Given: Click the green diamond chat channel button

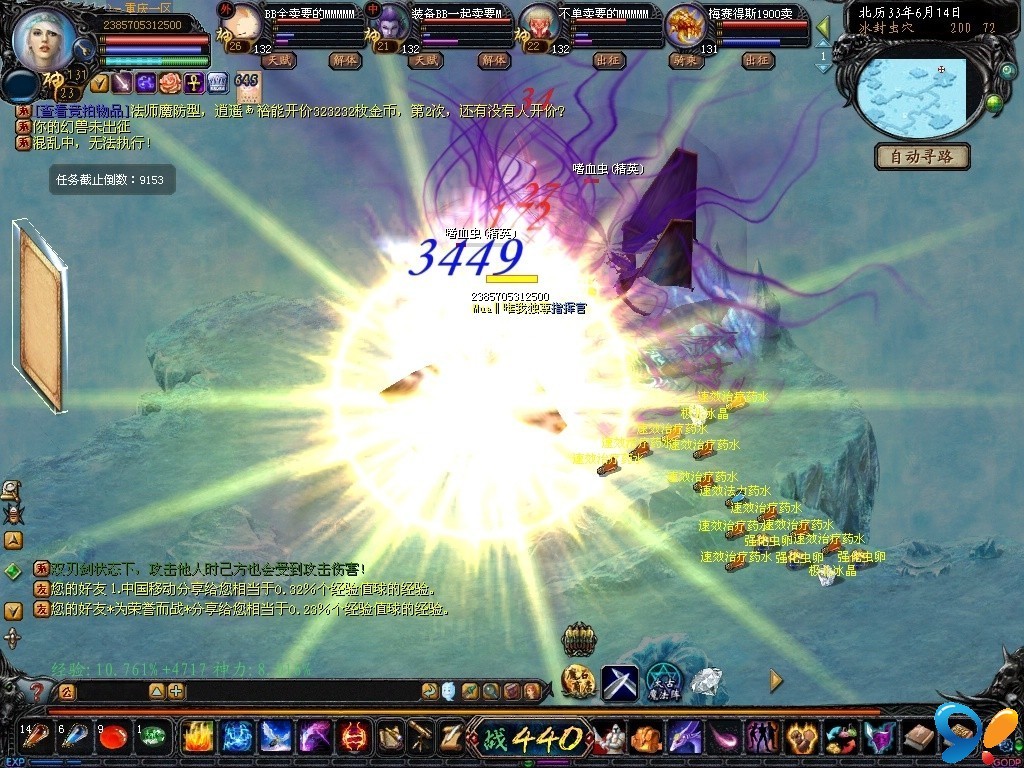Looking at the screenshot, I should (13, 571).
